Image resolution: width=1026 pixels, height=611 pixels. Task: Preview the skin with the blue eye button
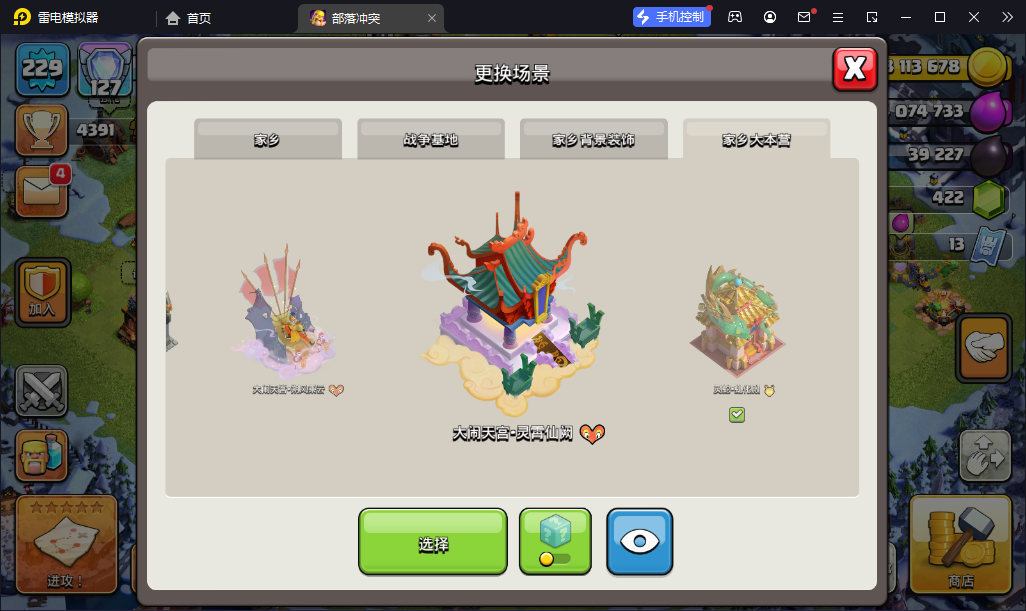[639, 541]
